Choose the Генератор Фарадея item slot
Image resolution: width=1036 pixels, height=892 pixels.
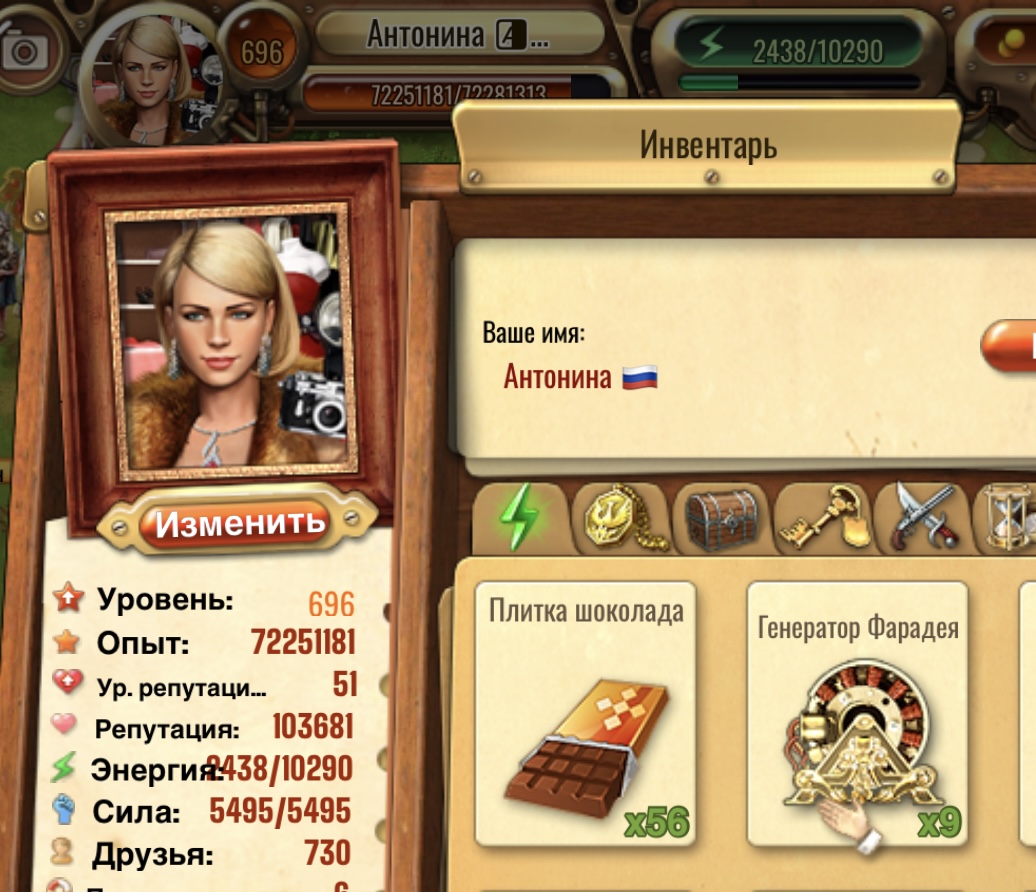858,712
